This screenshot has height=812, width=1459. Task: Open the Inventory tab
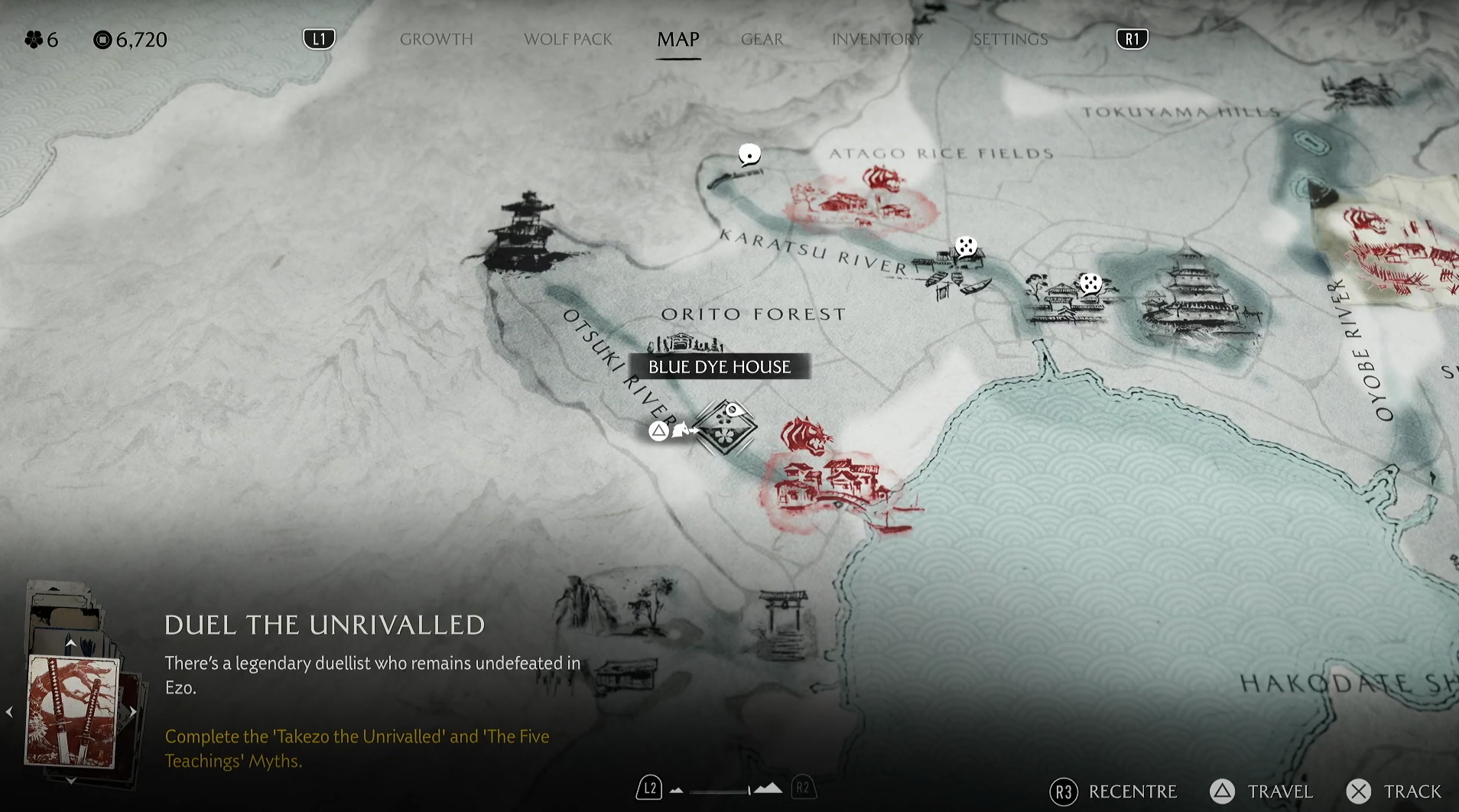pyautogui.click(x=877, y=39)
